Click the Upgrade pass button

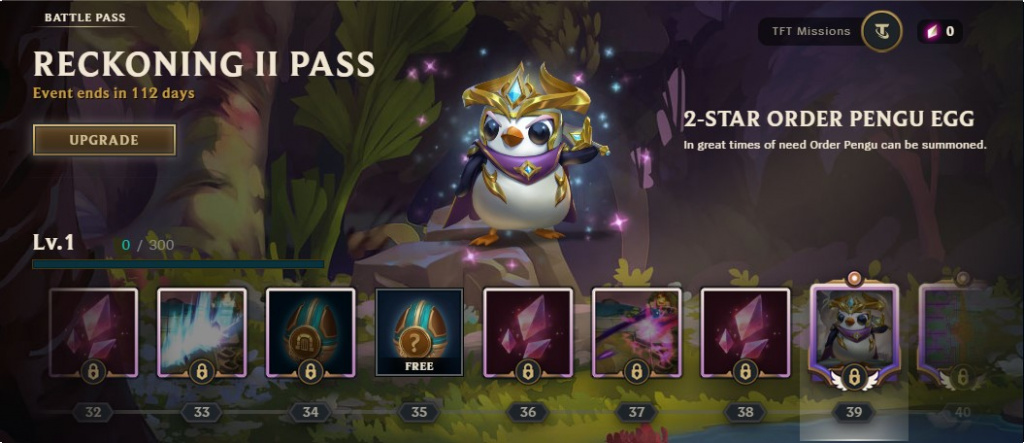coord(104,140)
